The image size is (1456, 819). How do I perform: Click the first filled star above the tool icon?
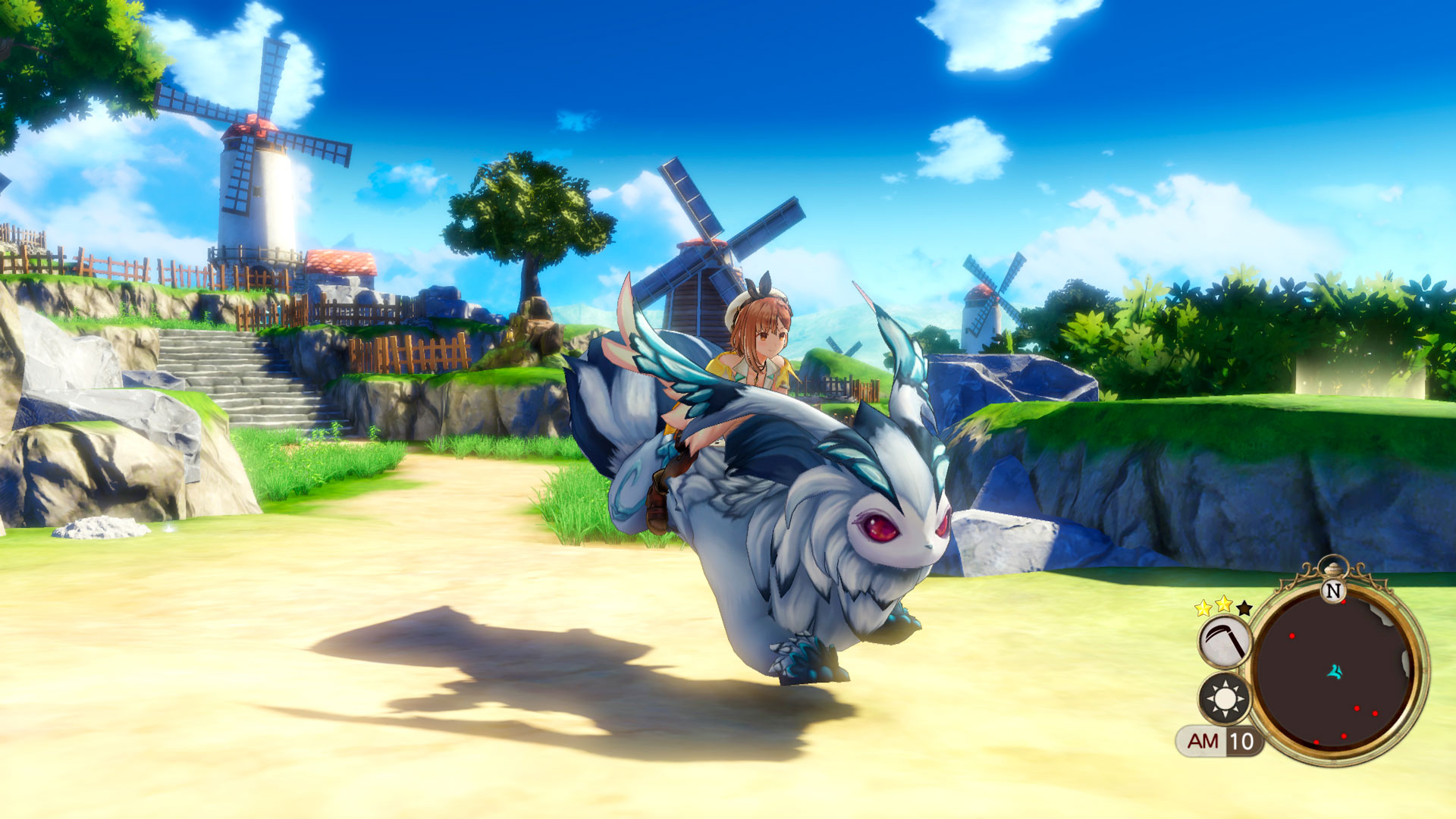click(x=1203, y=607)
